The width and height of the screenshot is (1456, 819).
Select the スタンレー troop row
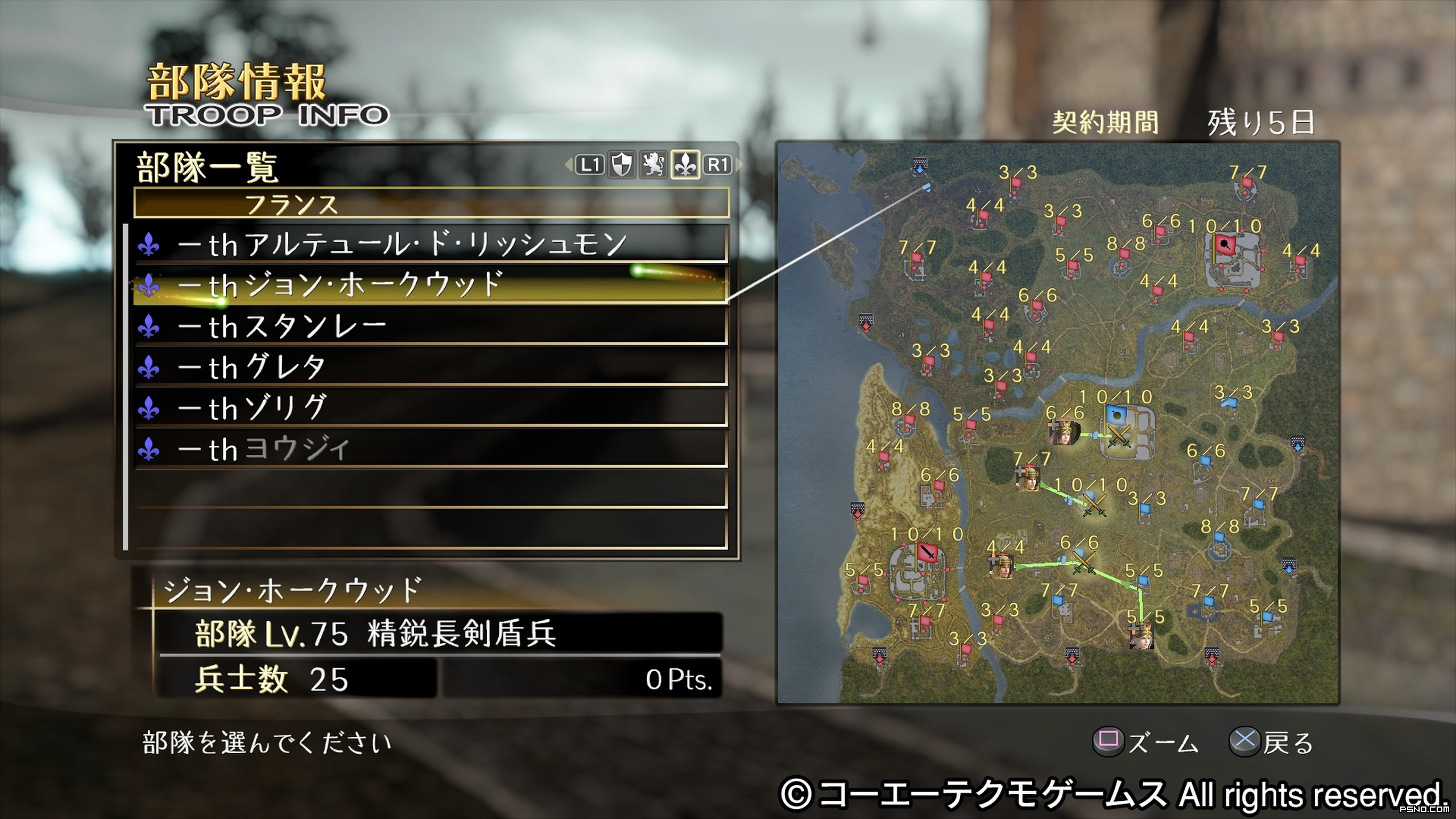(x=430, y=326)
